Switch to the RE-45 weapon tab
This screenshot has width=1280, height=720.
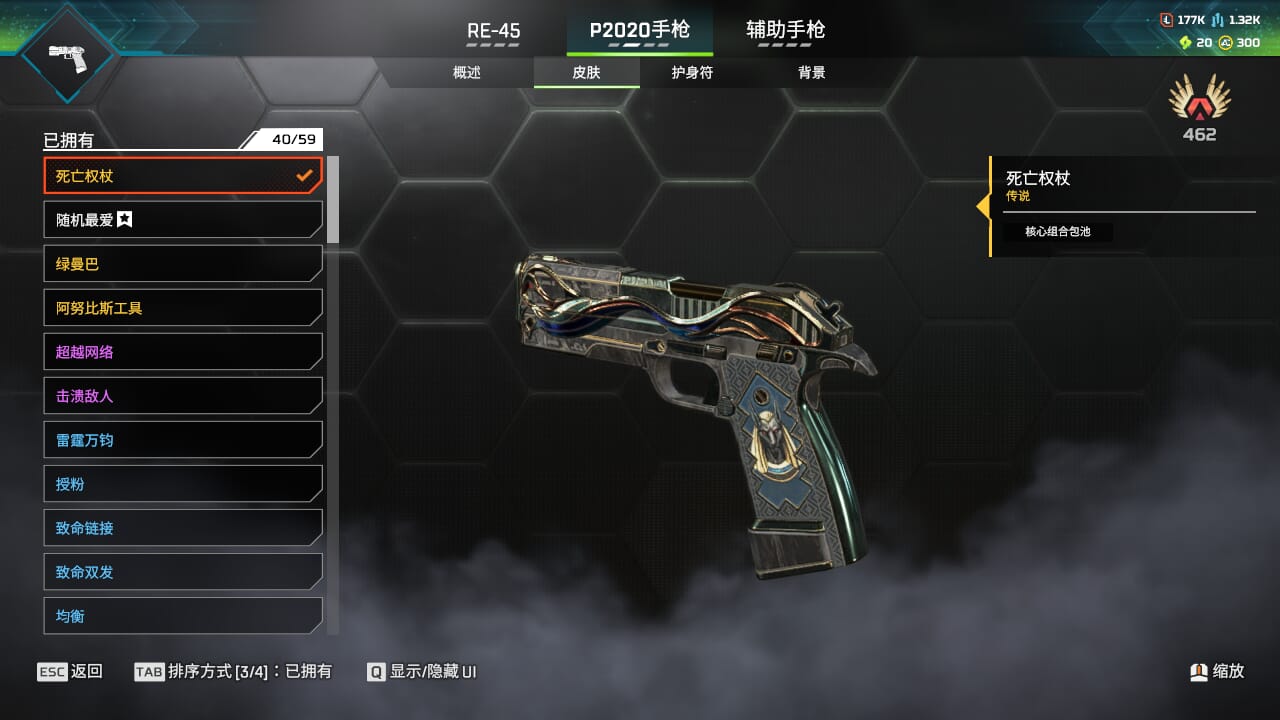pos(494,31)
